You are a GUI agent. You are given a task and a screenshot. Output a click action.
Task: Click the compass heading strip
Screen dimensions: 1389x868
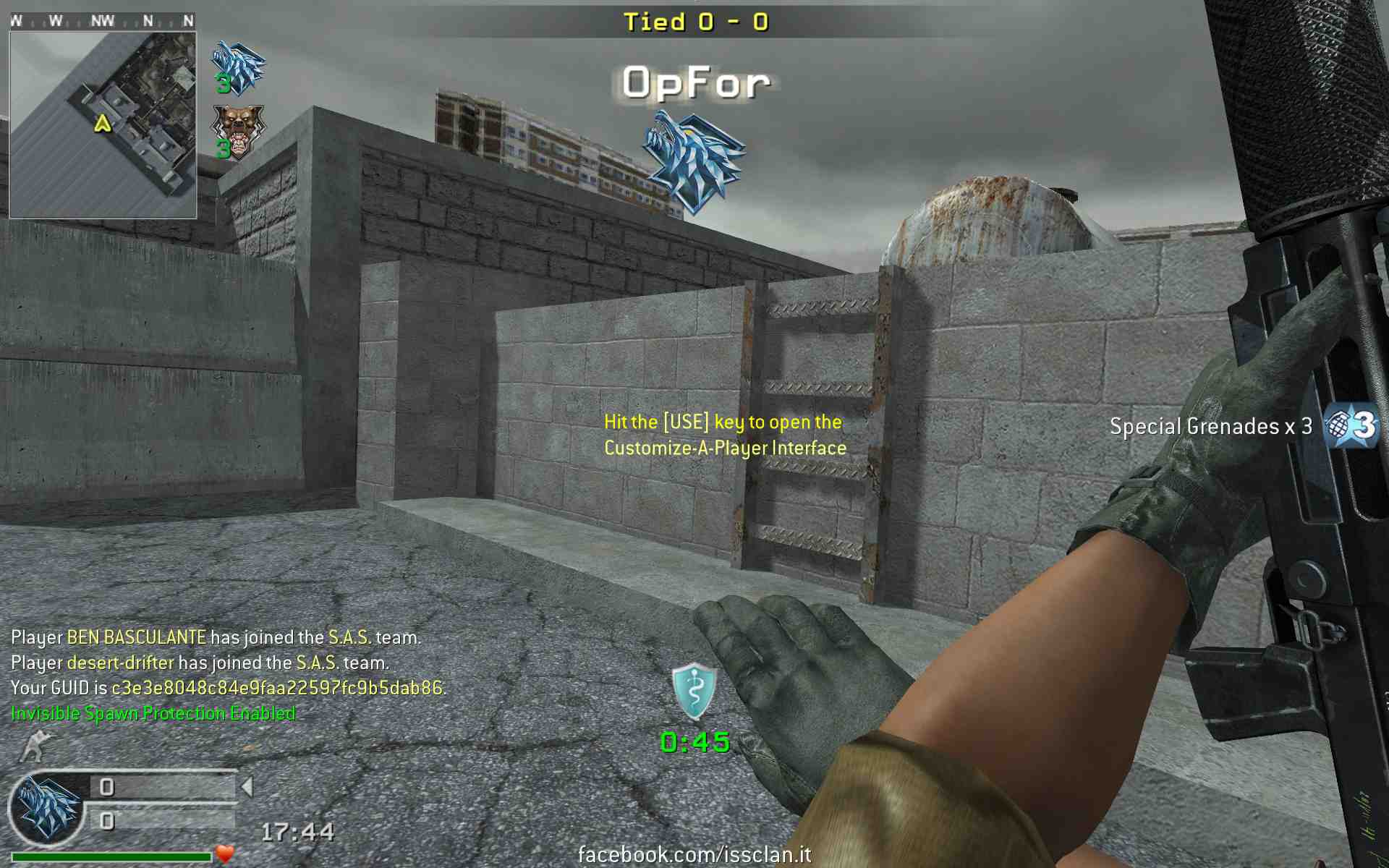pos(103,21)
